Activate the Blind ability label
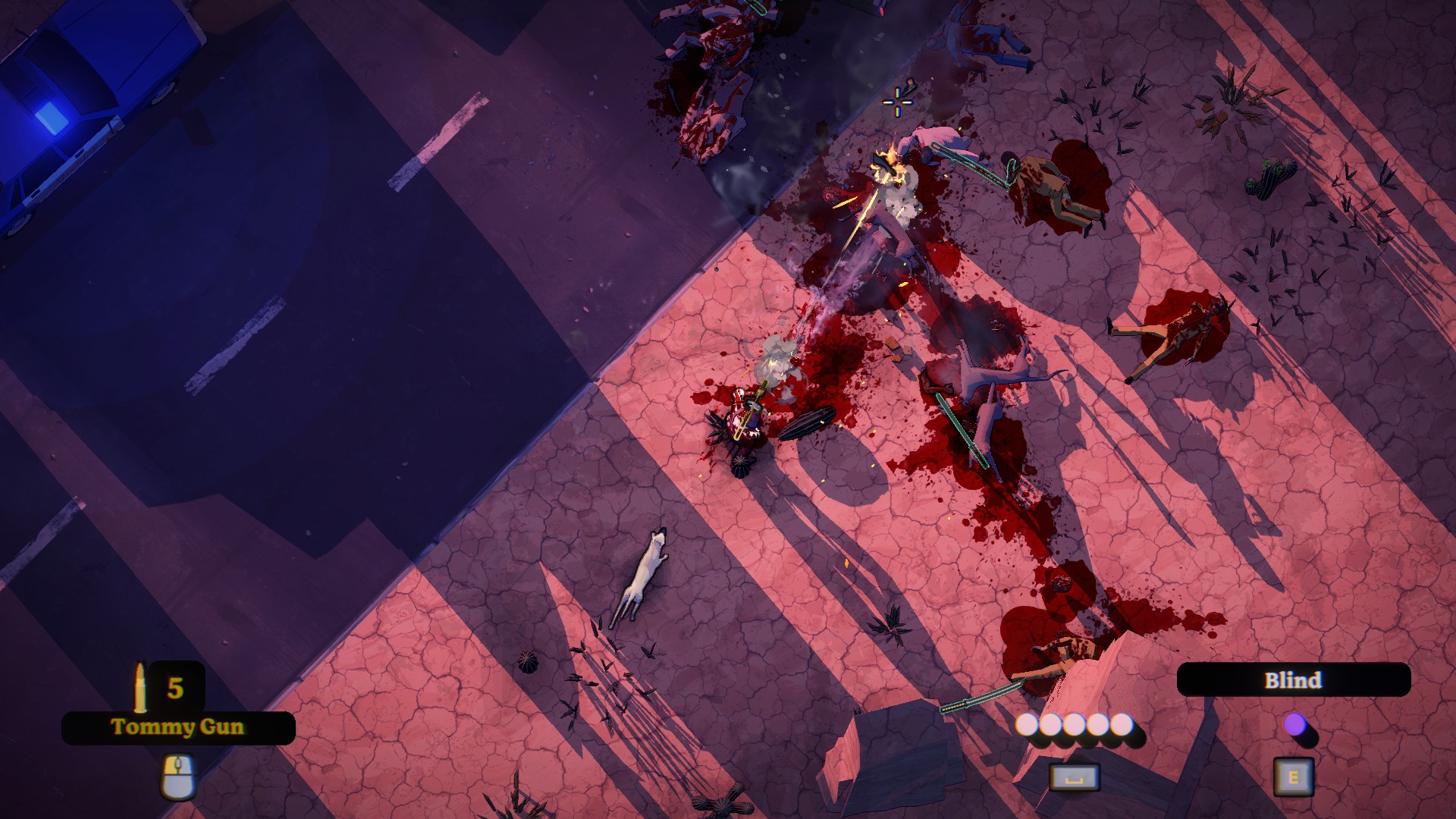1456x819 pixels. (x=1293, y=679)
